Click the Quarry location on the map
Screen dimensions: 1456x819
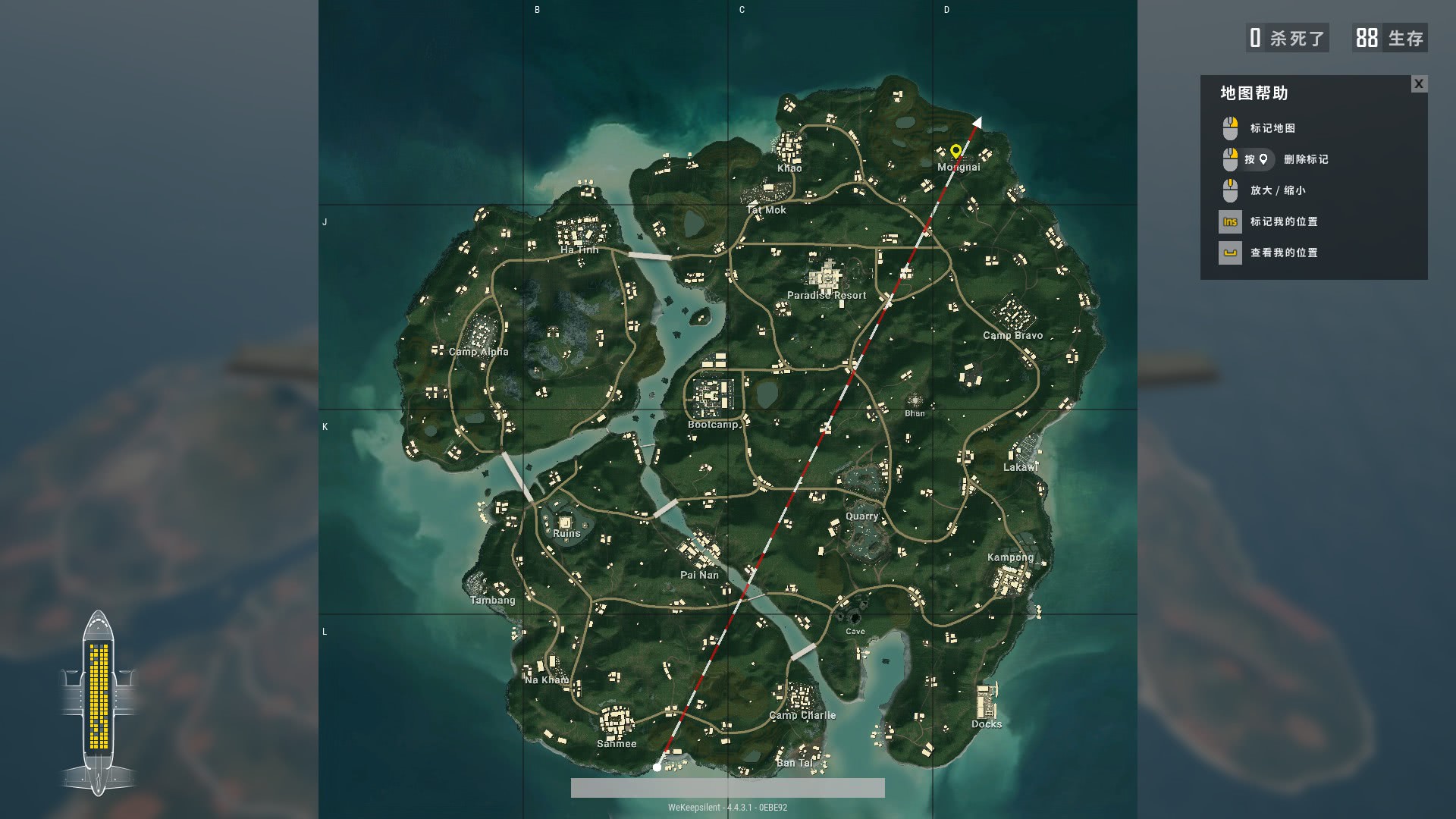(x=862, y=515)
